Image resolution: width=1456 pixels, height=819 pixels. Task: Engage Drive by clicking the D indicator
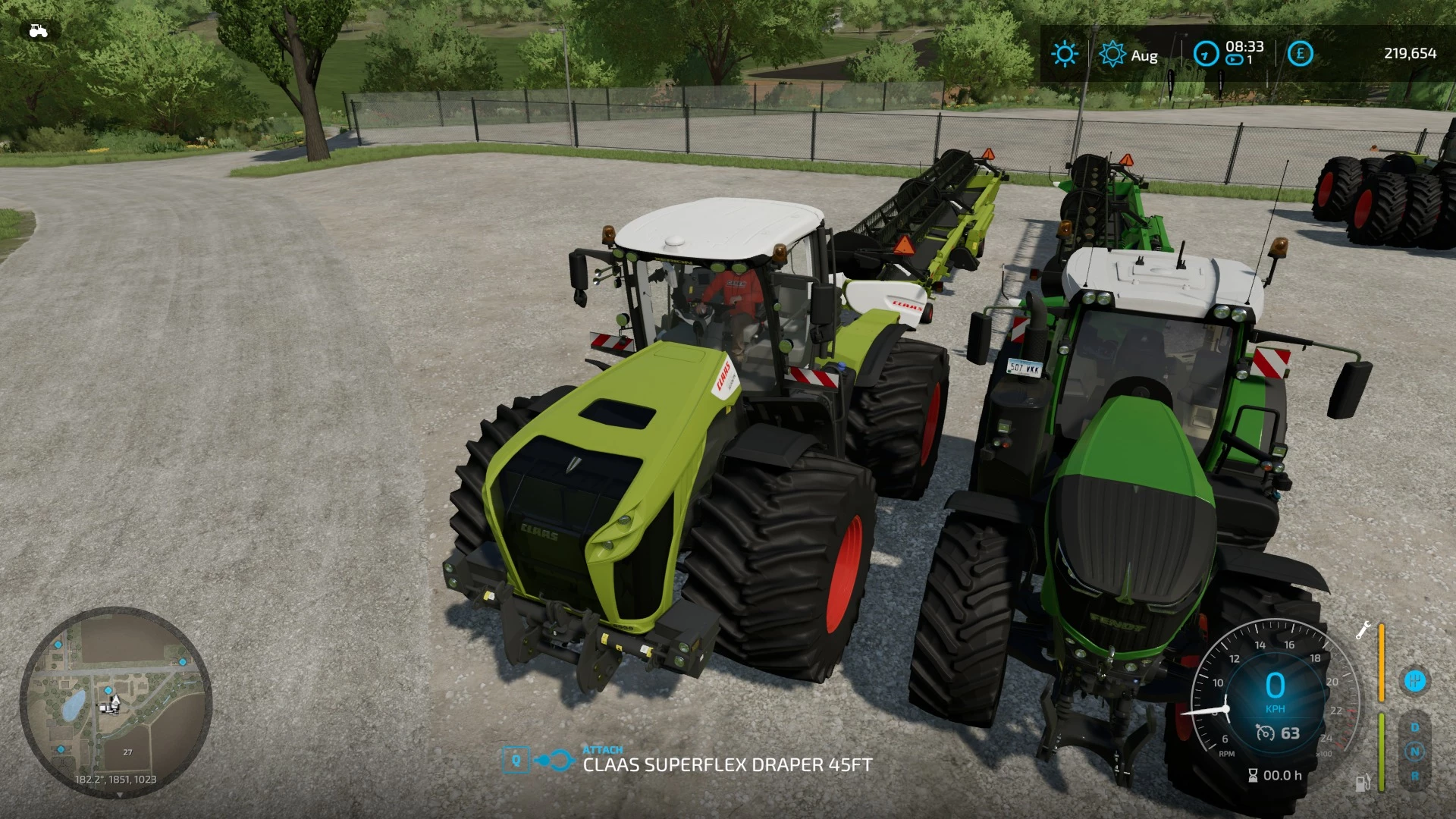[1415, 726]
